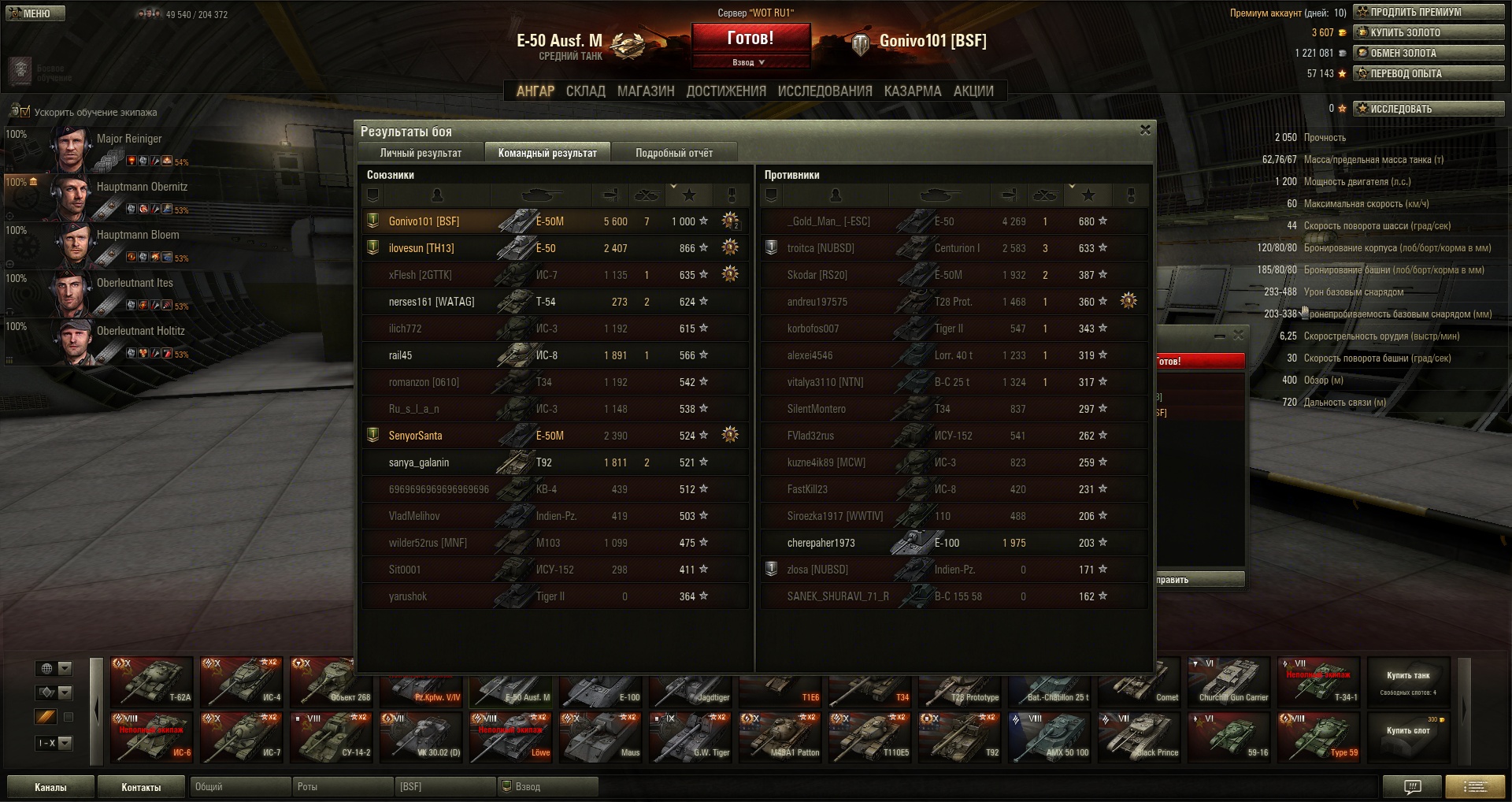The image size is (1512, 802).
Task: Click the Купить танк slot
Action: [1408, 681]
